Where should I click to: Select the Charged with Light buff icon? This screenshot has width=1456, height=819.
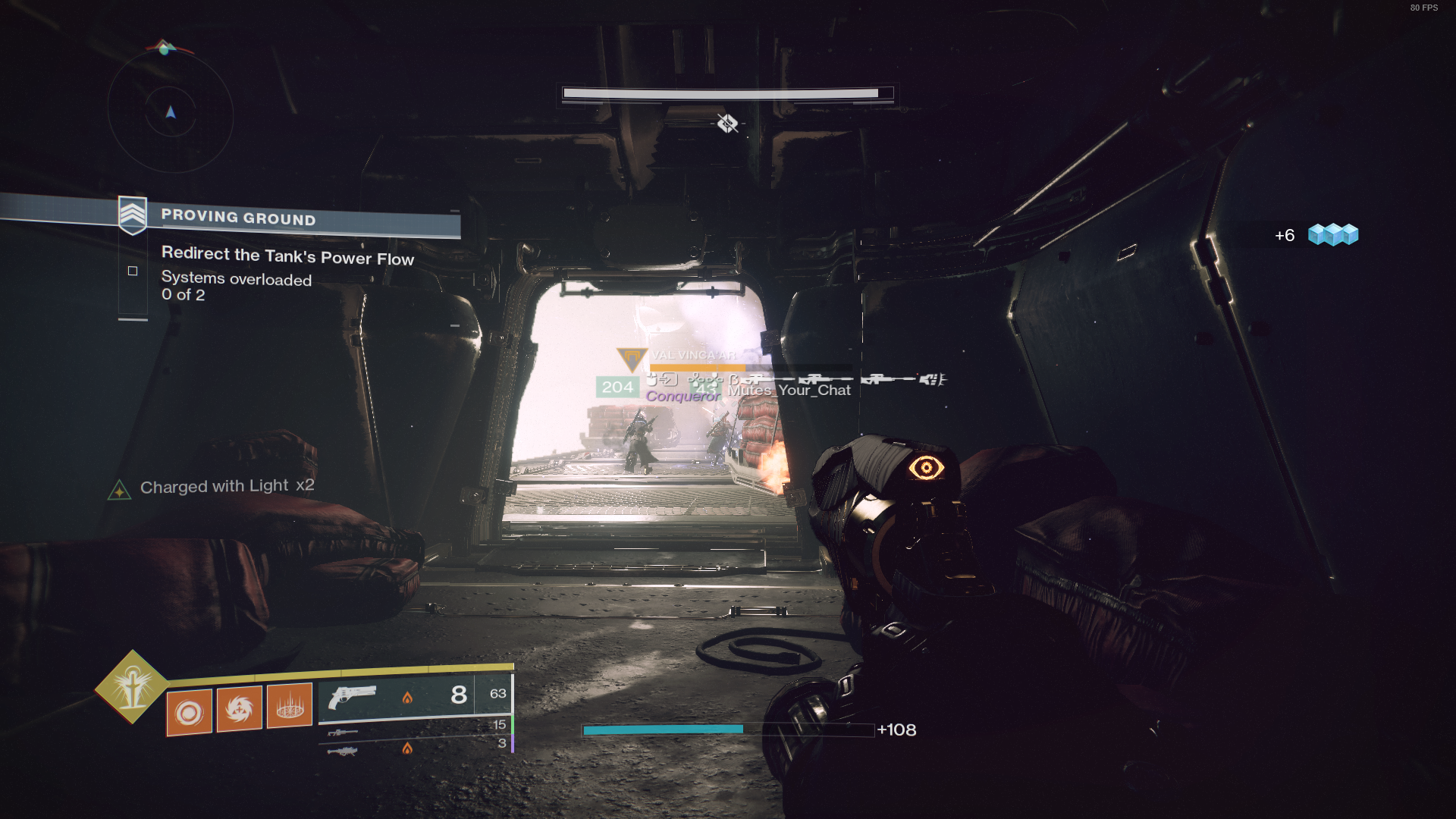(119, 491)
